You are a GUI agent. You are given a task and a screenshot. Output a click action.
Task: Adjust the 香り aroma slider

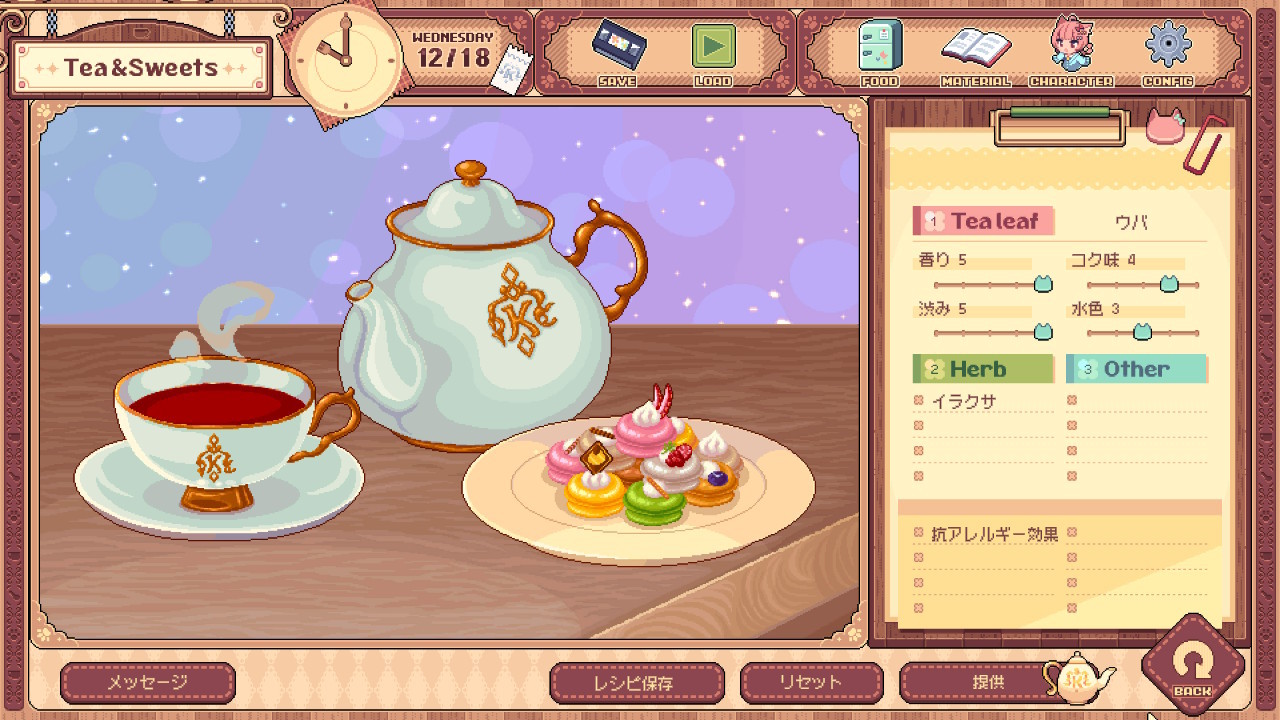point(1042,285)
